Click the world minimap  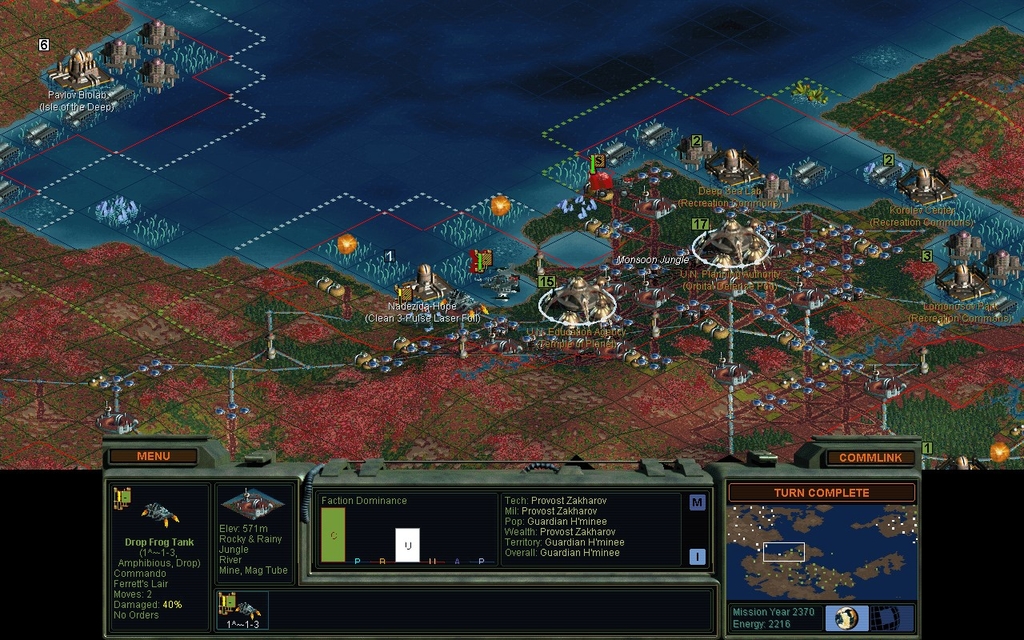[x=821, y=552]
